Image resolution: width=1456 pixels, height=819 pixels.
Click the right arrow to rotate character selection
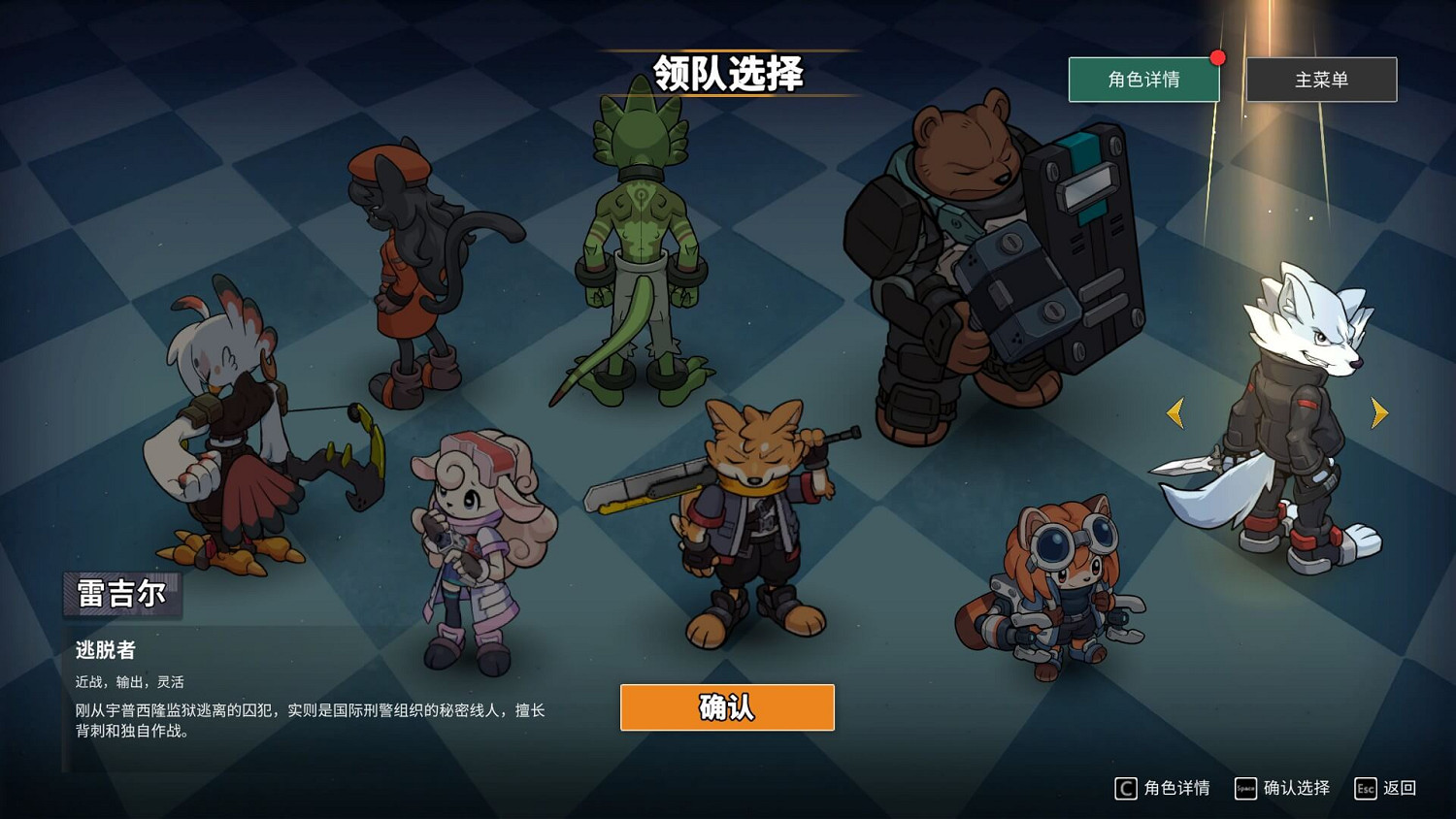[1379, 412]
